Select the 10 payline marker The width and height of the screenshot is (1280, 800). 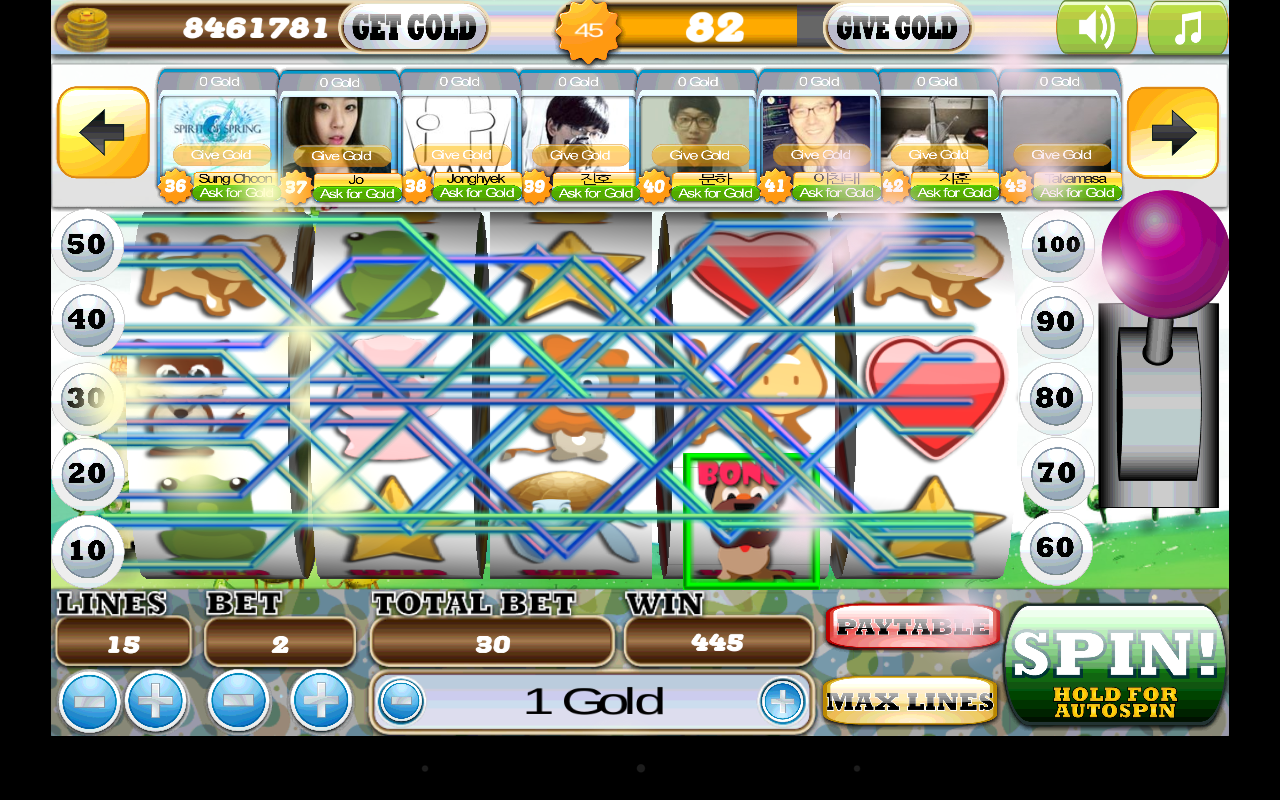(x=87, y=551)
